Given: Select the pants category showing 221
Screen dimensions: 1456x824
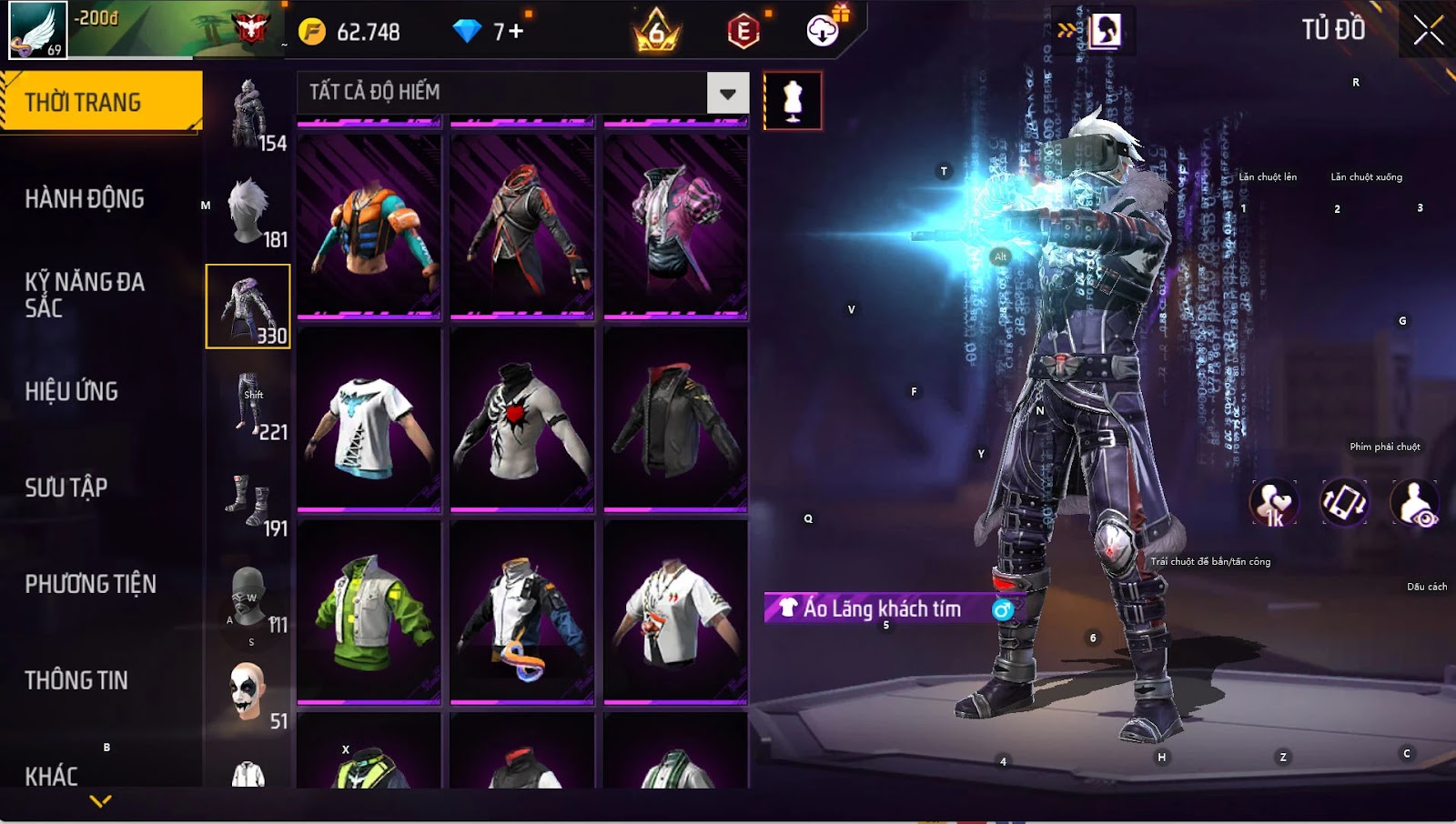Looking at the screenshot, I should 248,405.
